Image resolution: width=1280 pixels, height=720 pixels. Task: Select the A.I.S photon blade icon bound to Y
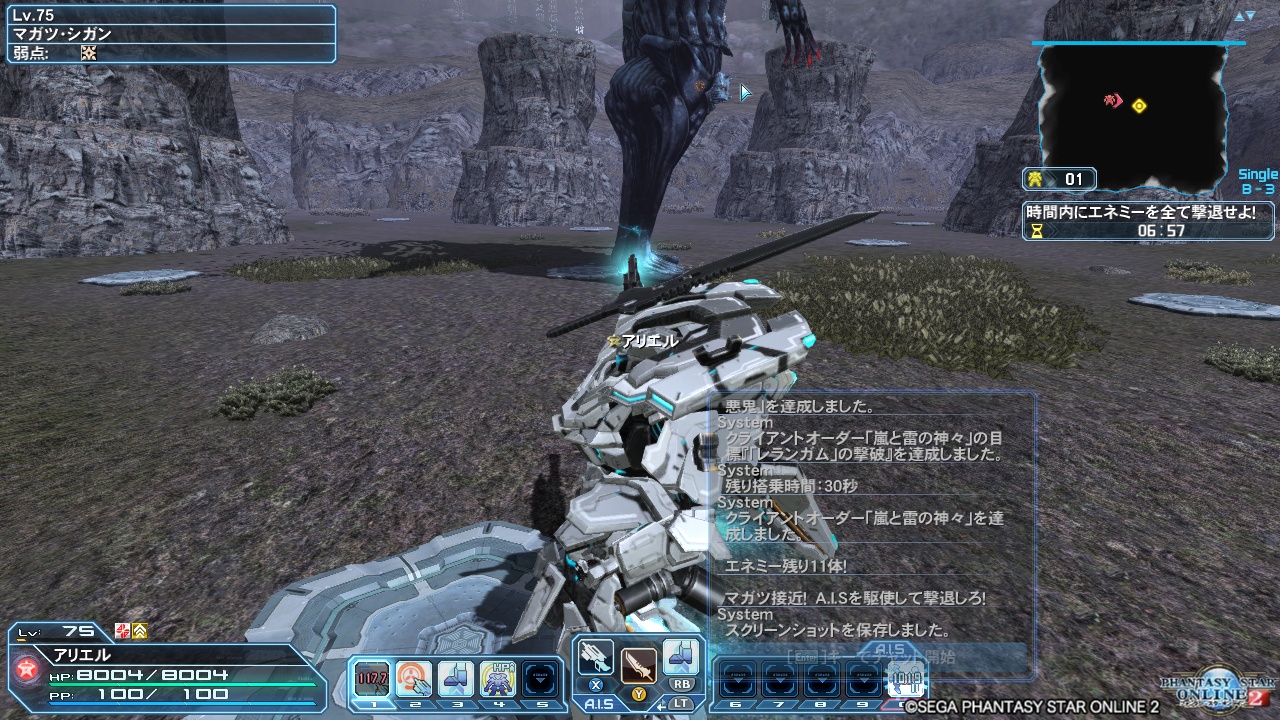(x=637, y=665)
